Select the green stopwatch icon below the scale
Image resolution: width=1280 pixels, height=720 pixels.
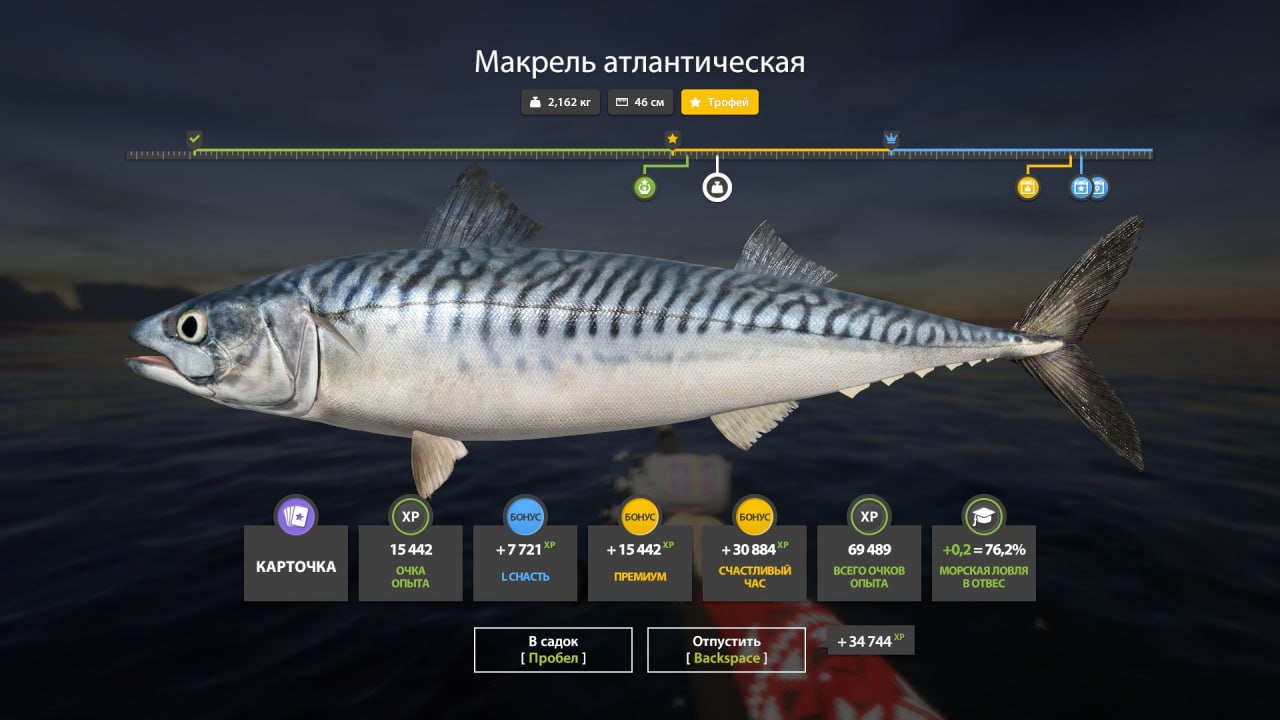click(645, 188)
